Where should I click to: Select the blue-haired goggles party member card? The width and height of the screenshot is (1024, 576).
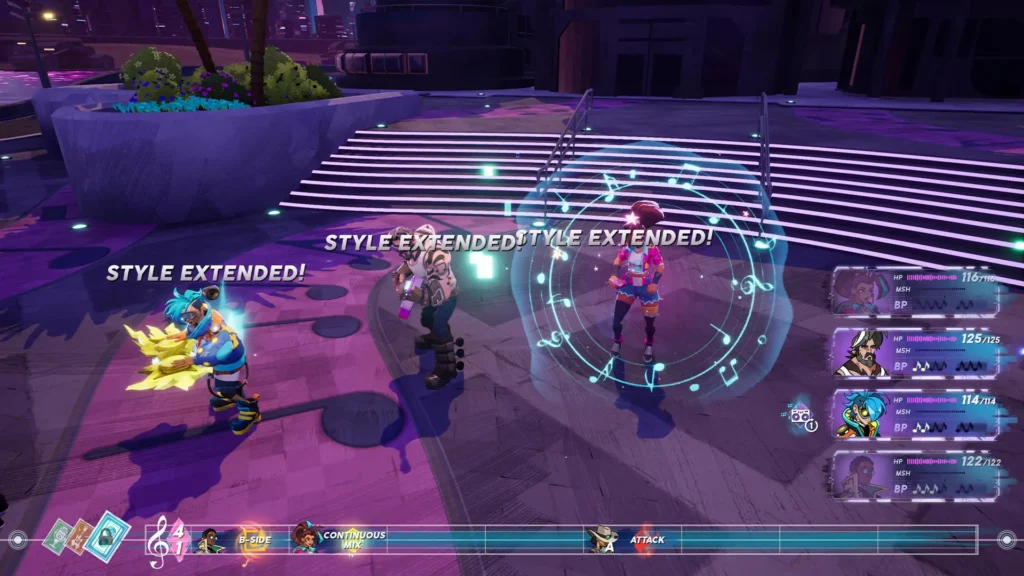(x=915, y=413)
